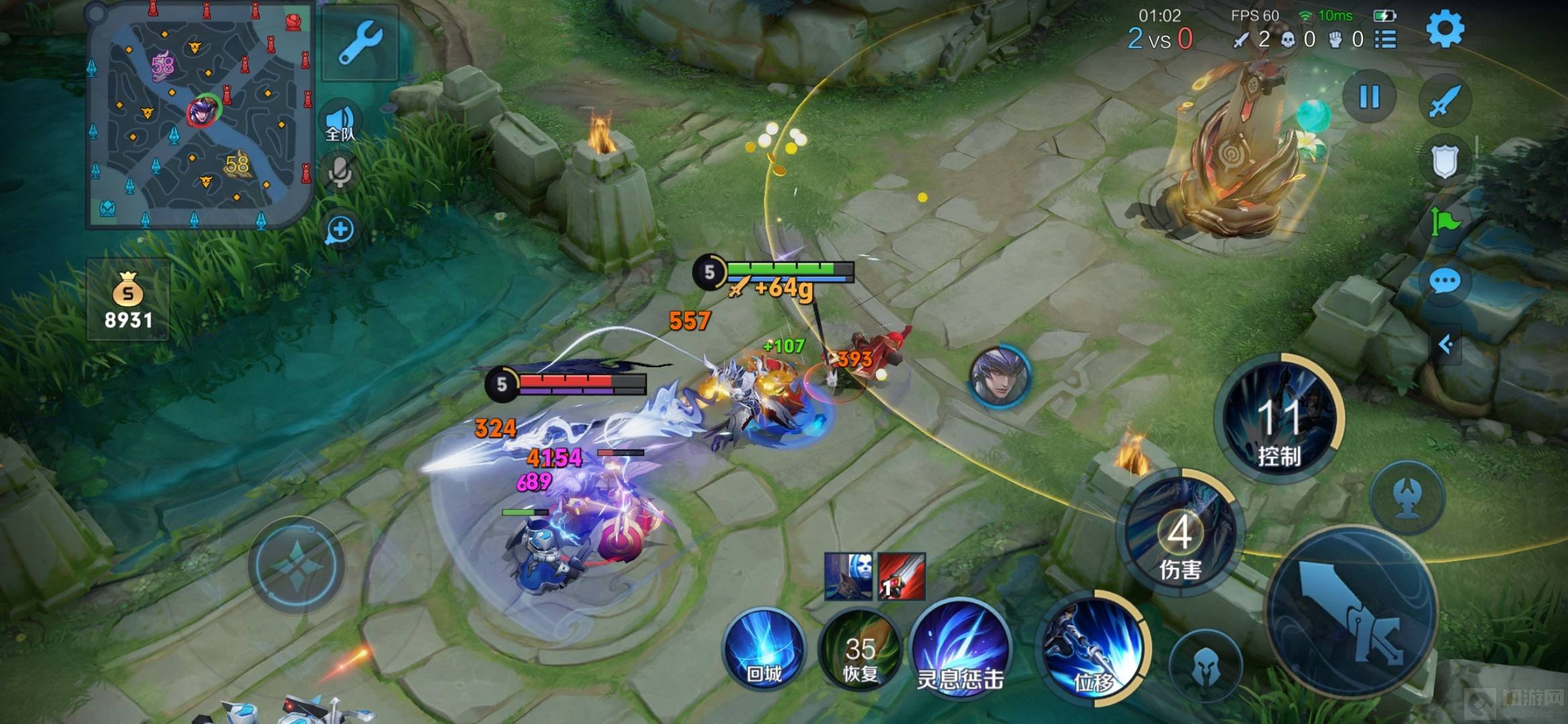Activate the 控制 control skill
The width and height of the screenshot is (1568, 724).
coord(1280,419)
